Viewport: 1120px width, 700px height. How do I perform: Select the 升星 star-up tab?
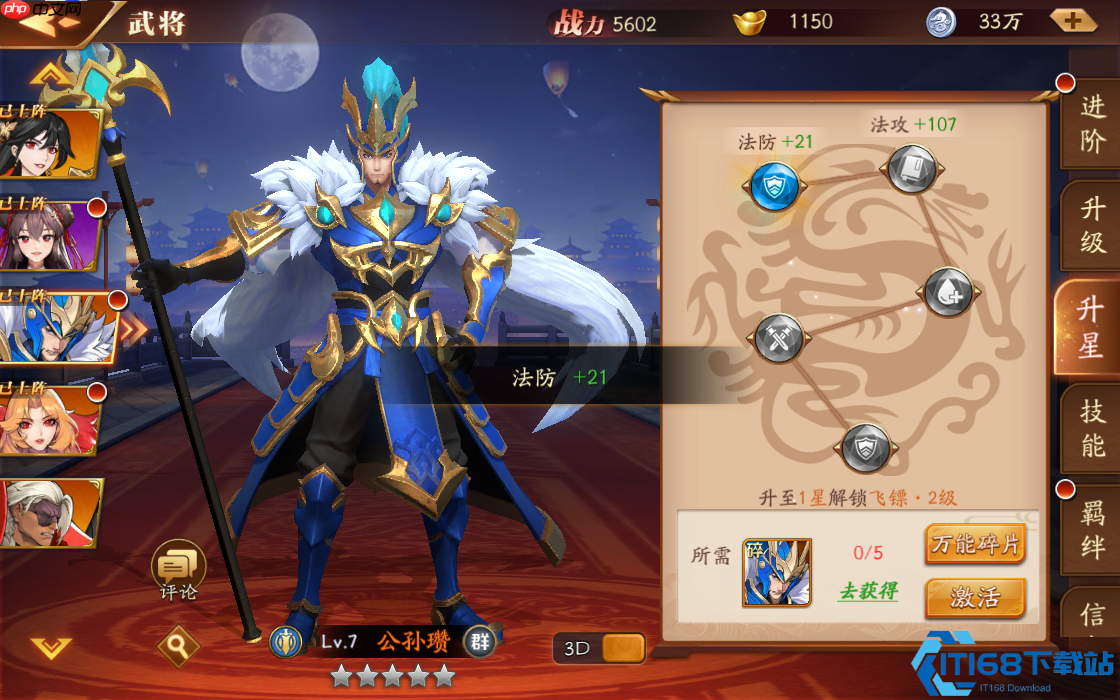[x=1089, y=326]
